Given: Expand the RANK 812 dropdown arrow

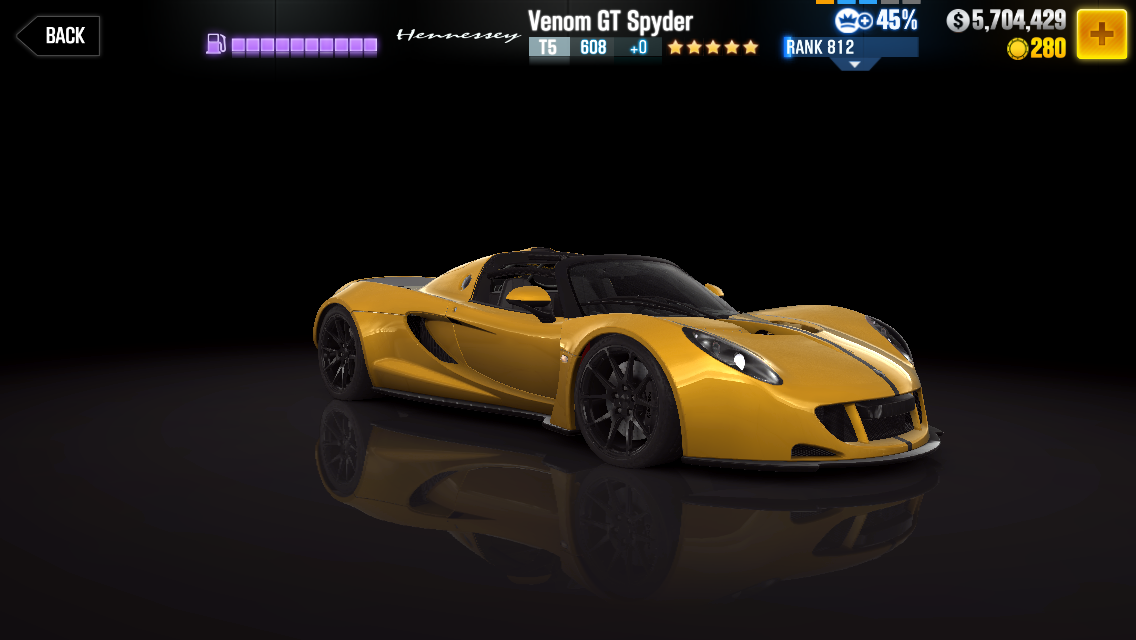Looking at the screenshot, I should tap(854, 64).
